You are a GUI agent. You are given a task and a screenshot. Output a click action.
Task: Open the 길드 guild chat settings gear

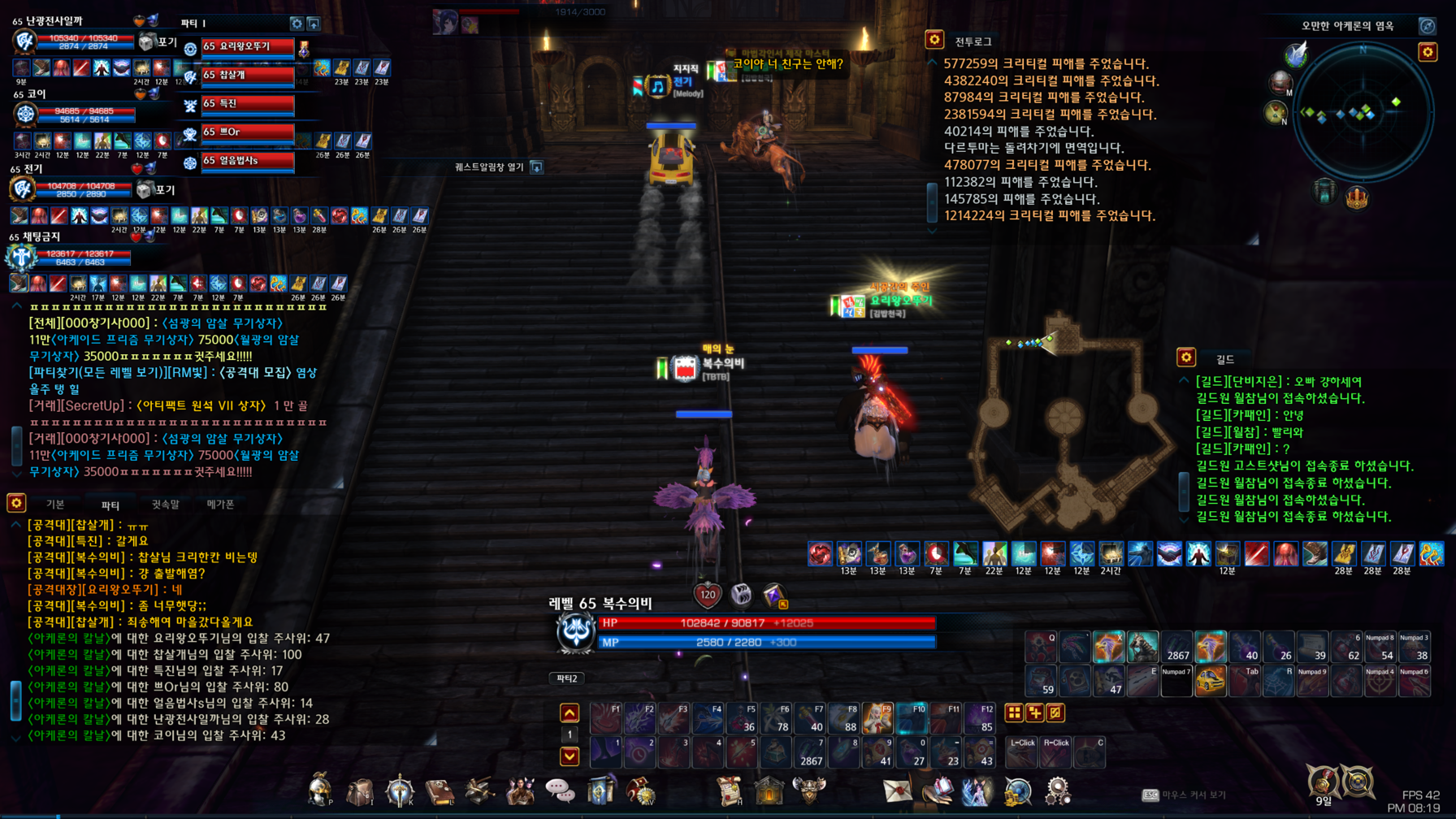click(1186, 357)
